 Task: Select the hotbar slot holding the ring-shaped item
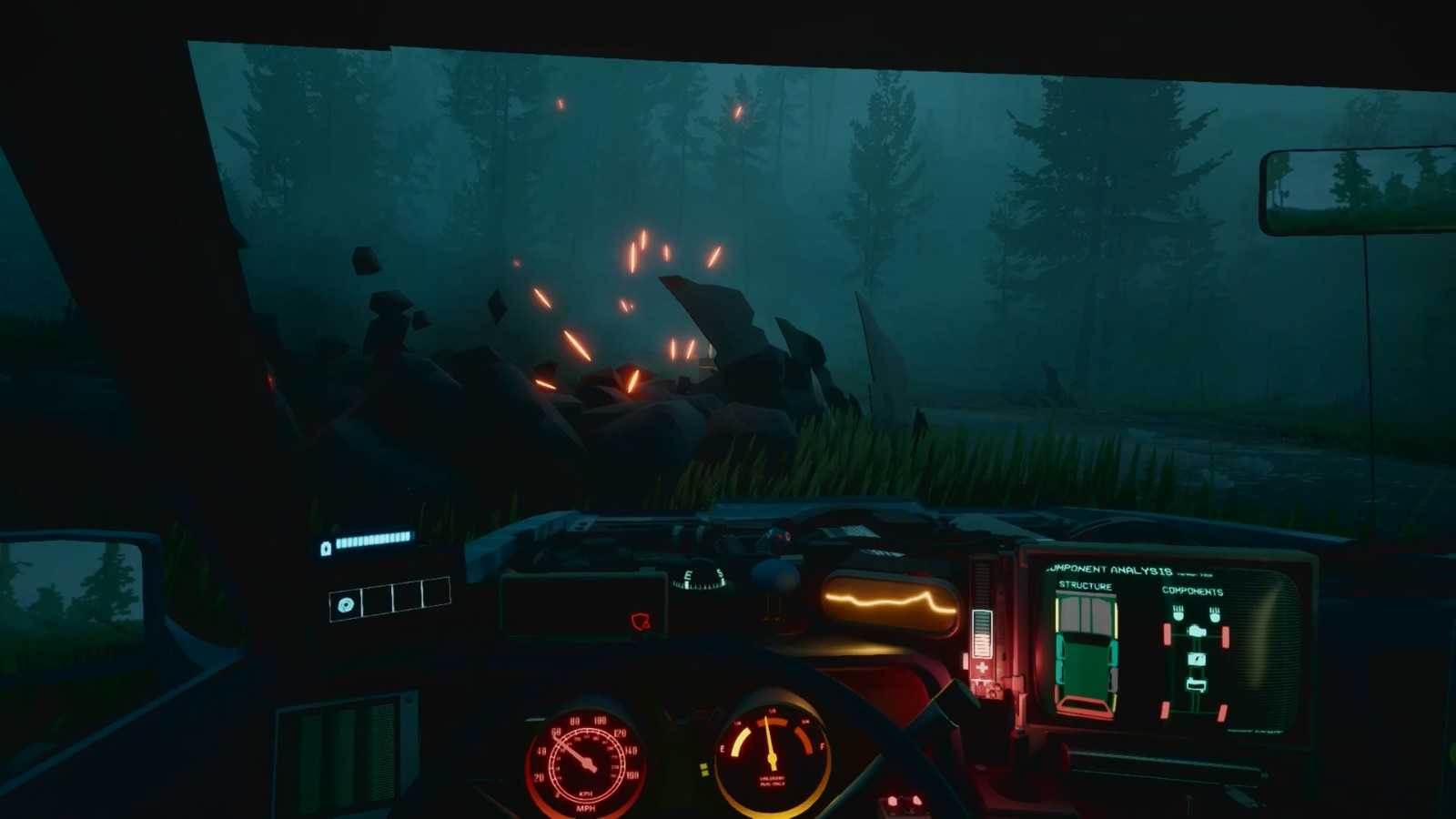pos(346,604)
